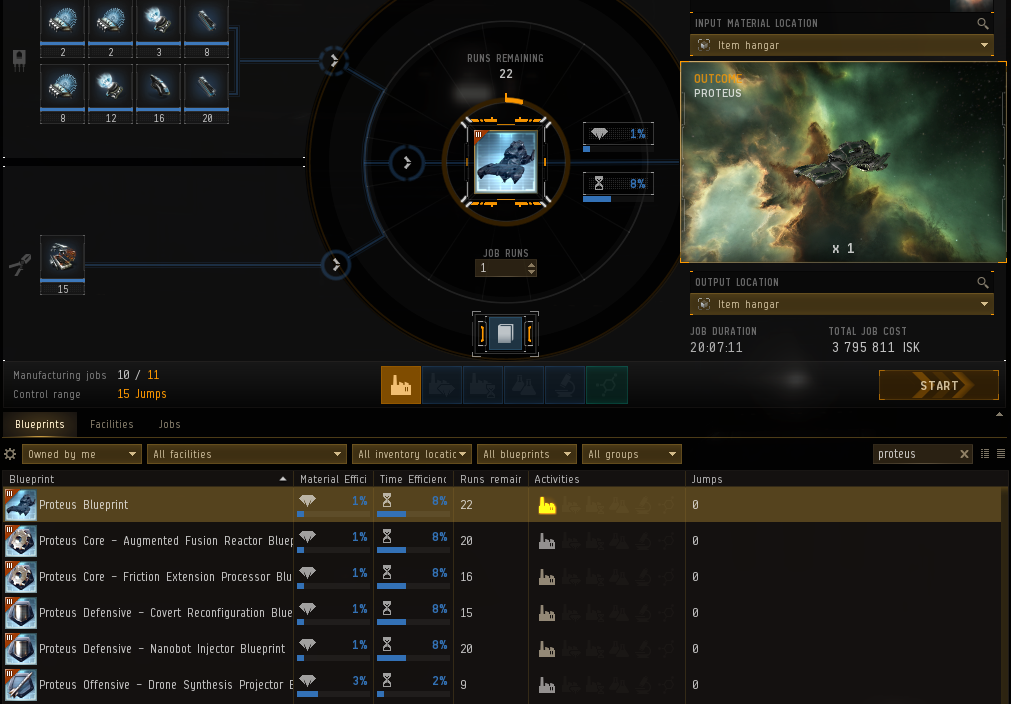Open the 'All blueprints' dropdown
The image size is (1011, 704).
pyautogui.click(x=527, y=454)
